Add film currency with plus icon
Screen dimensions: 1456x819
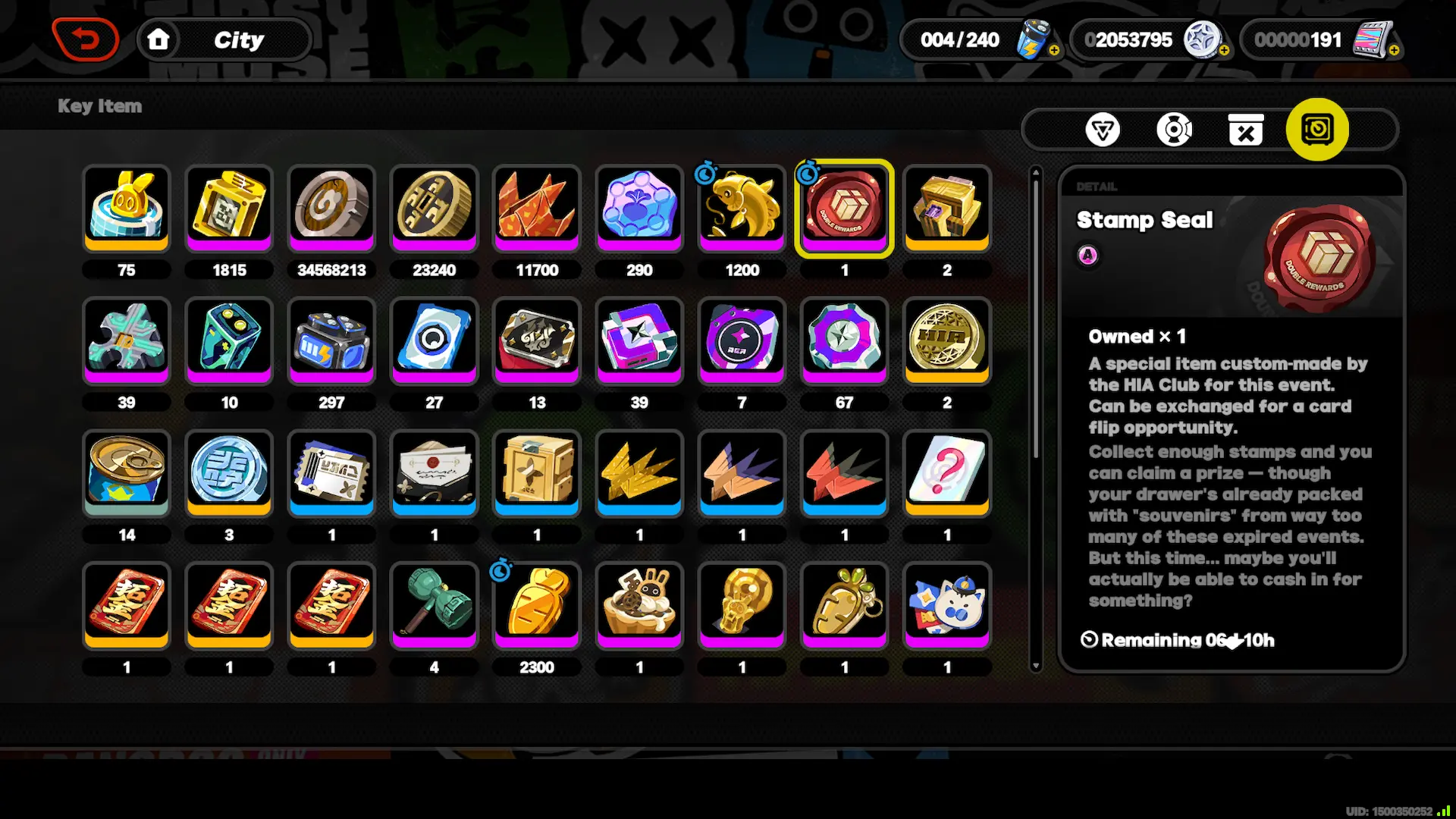click(1394, 50)
